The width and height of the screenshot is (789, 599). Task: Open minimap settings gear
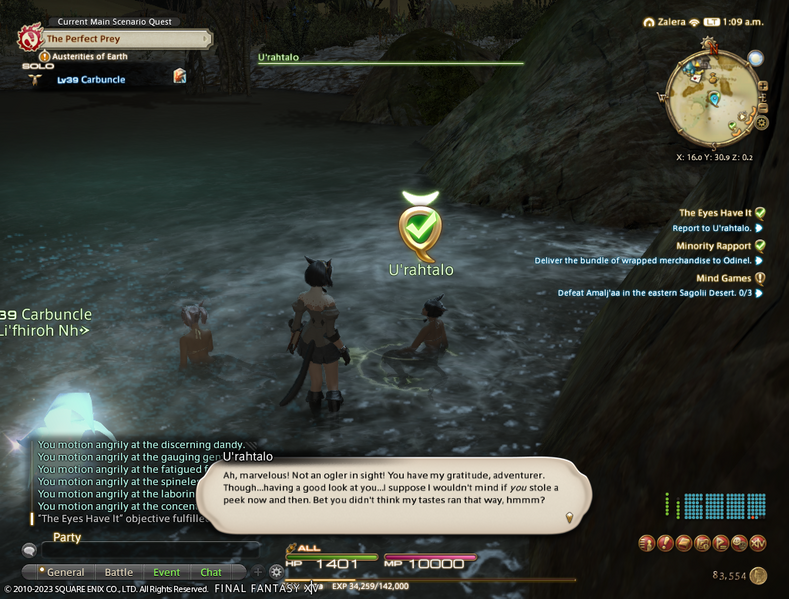coord(761,122)
